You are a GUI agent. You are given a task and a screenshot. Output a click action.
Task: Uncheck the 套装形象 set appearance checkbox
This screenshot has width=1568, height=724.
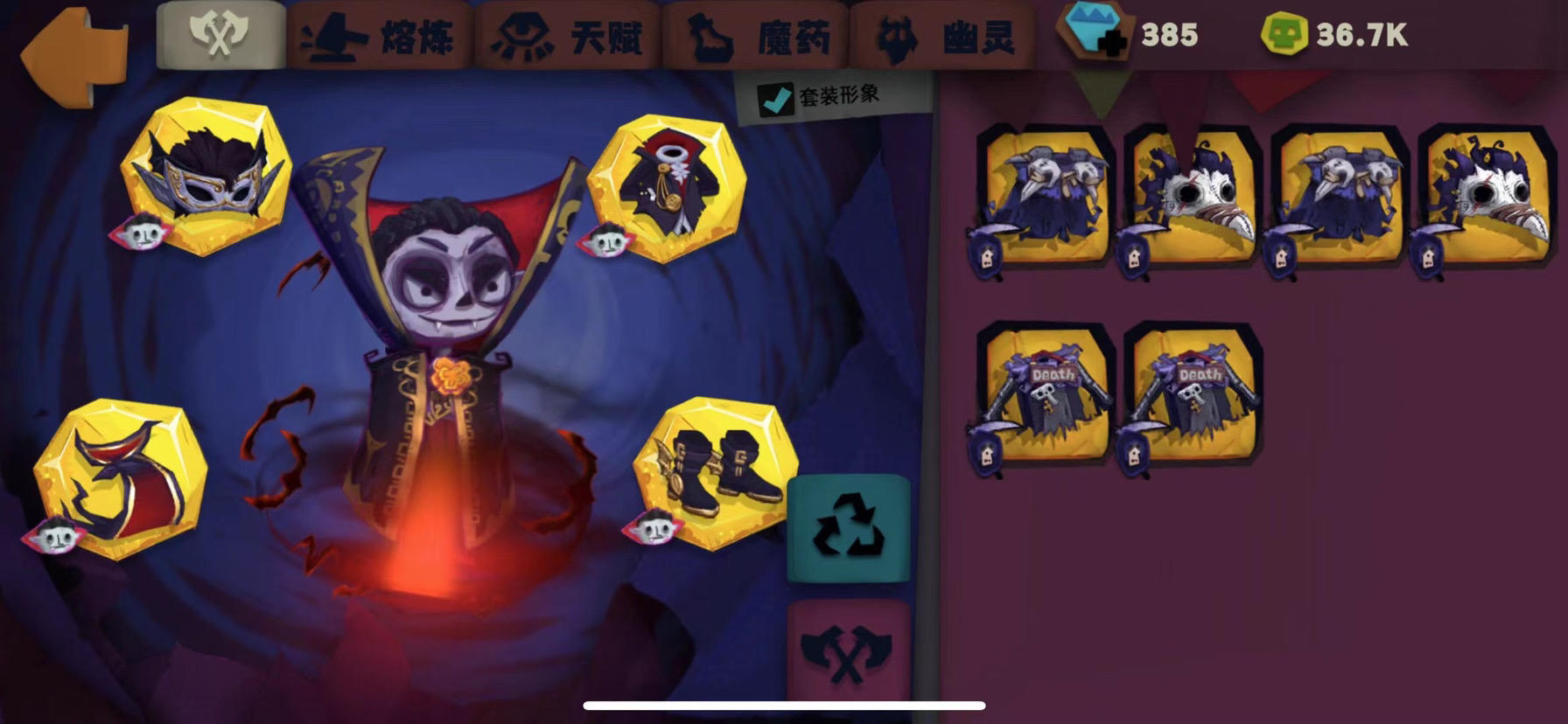tap(773, 99)
